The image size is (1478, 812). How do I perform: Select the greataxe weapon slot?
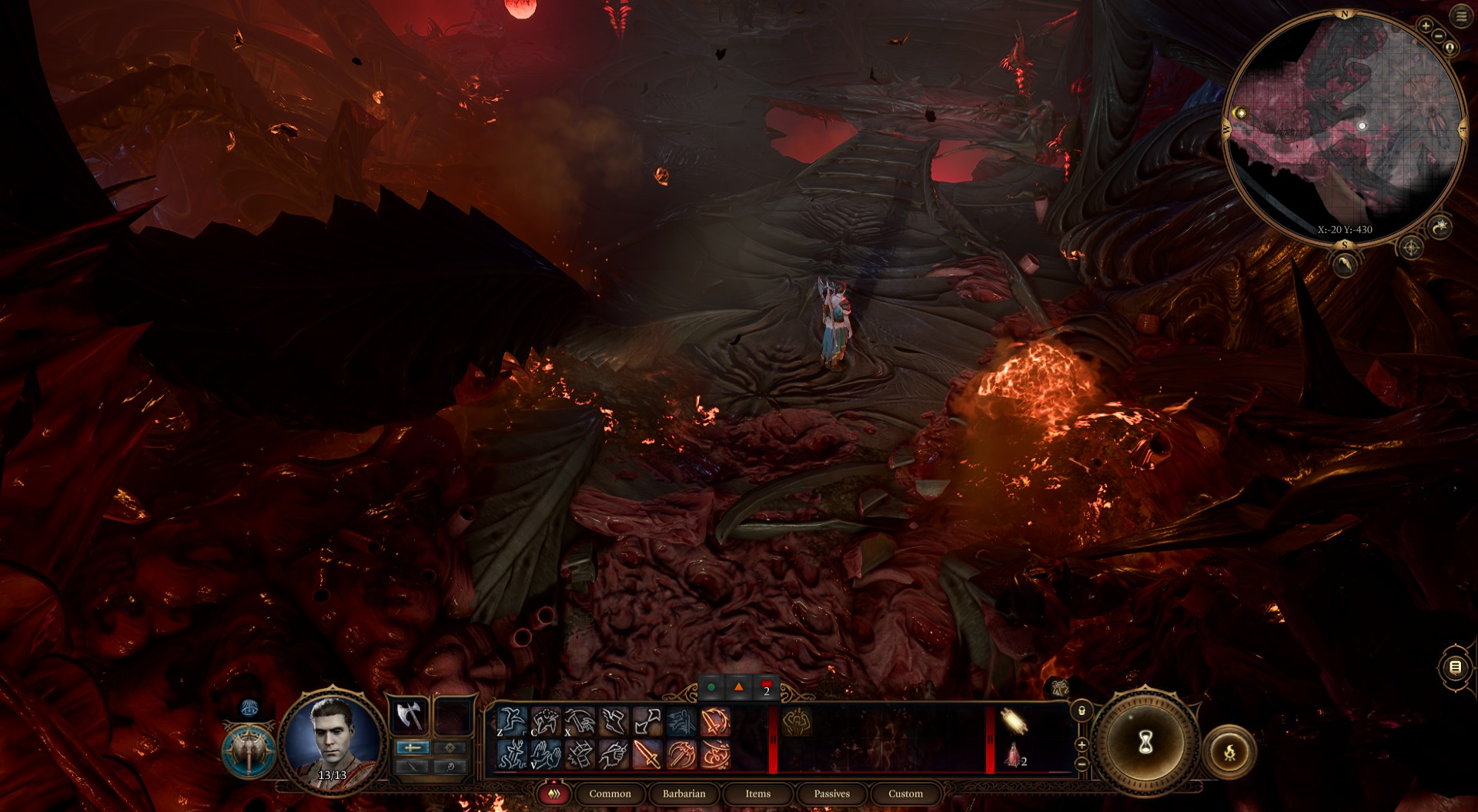(409, 717)
